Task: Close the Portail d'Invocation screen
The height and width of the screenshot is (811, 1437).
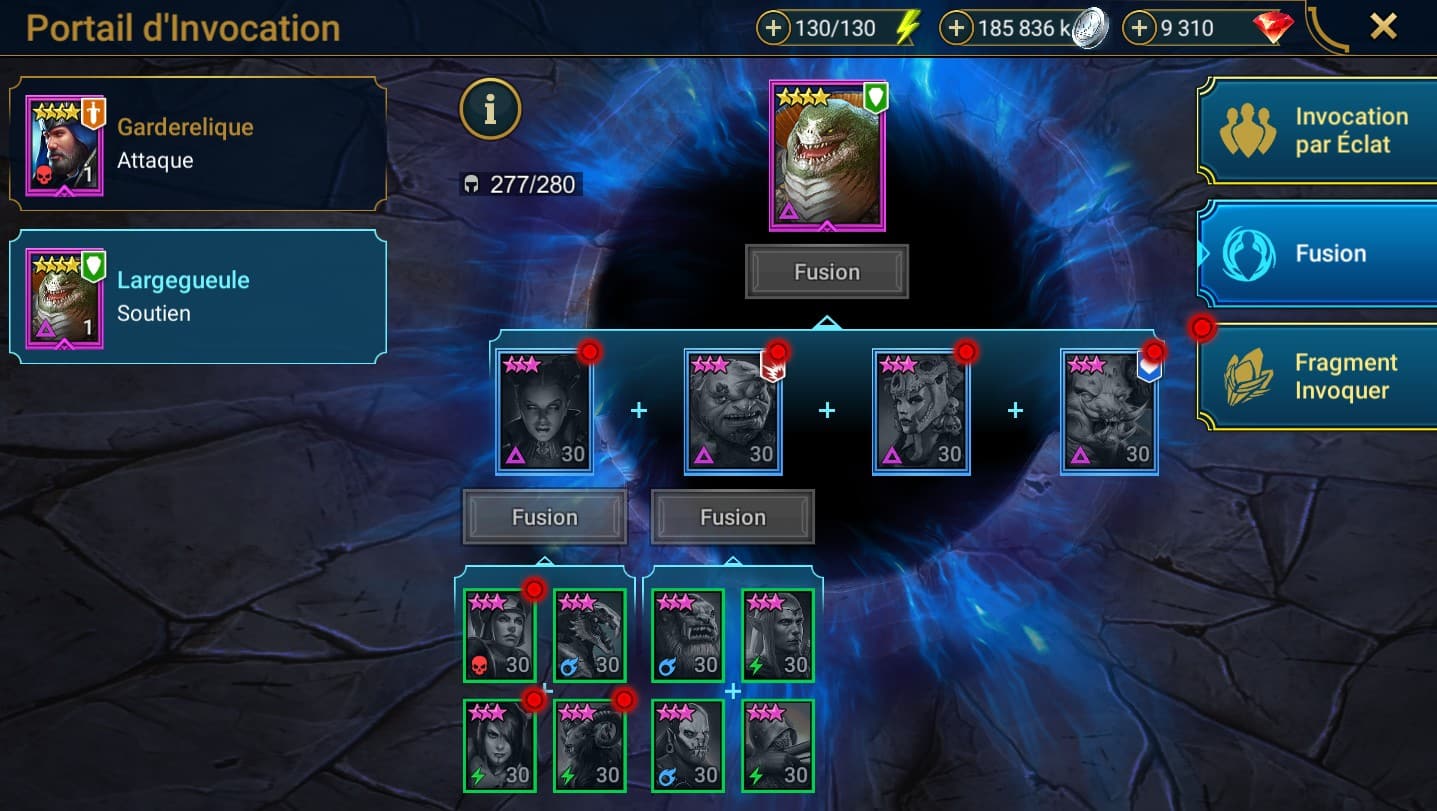Action: pyautogui.click(x=1383, y=27)
